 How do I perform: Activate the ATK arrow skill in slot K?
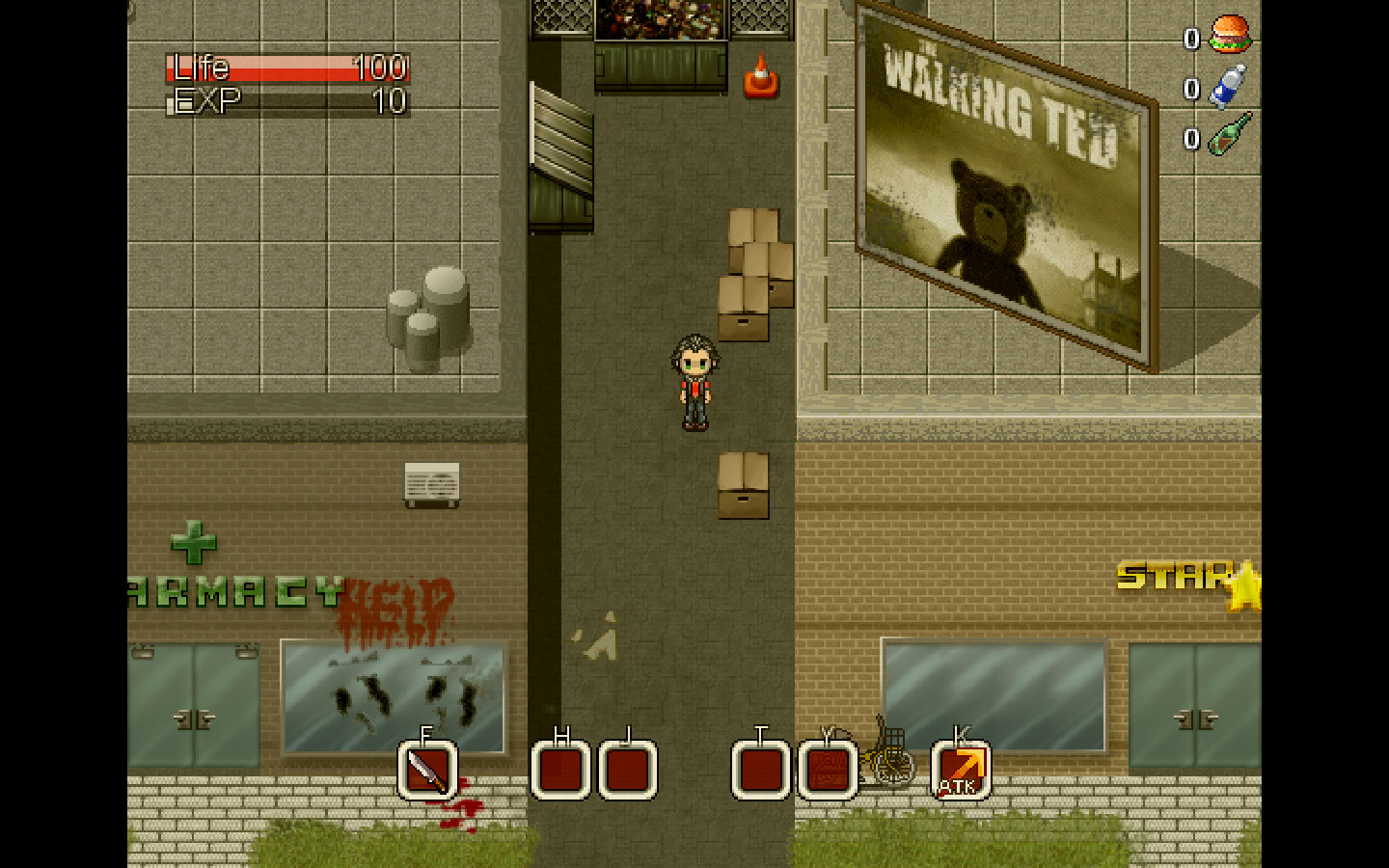[x=959, y=769]
